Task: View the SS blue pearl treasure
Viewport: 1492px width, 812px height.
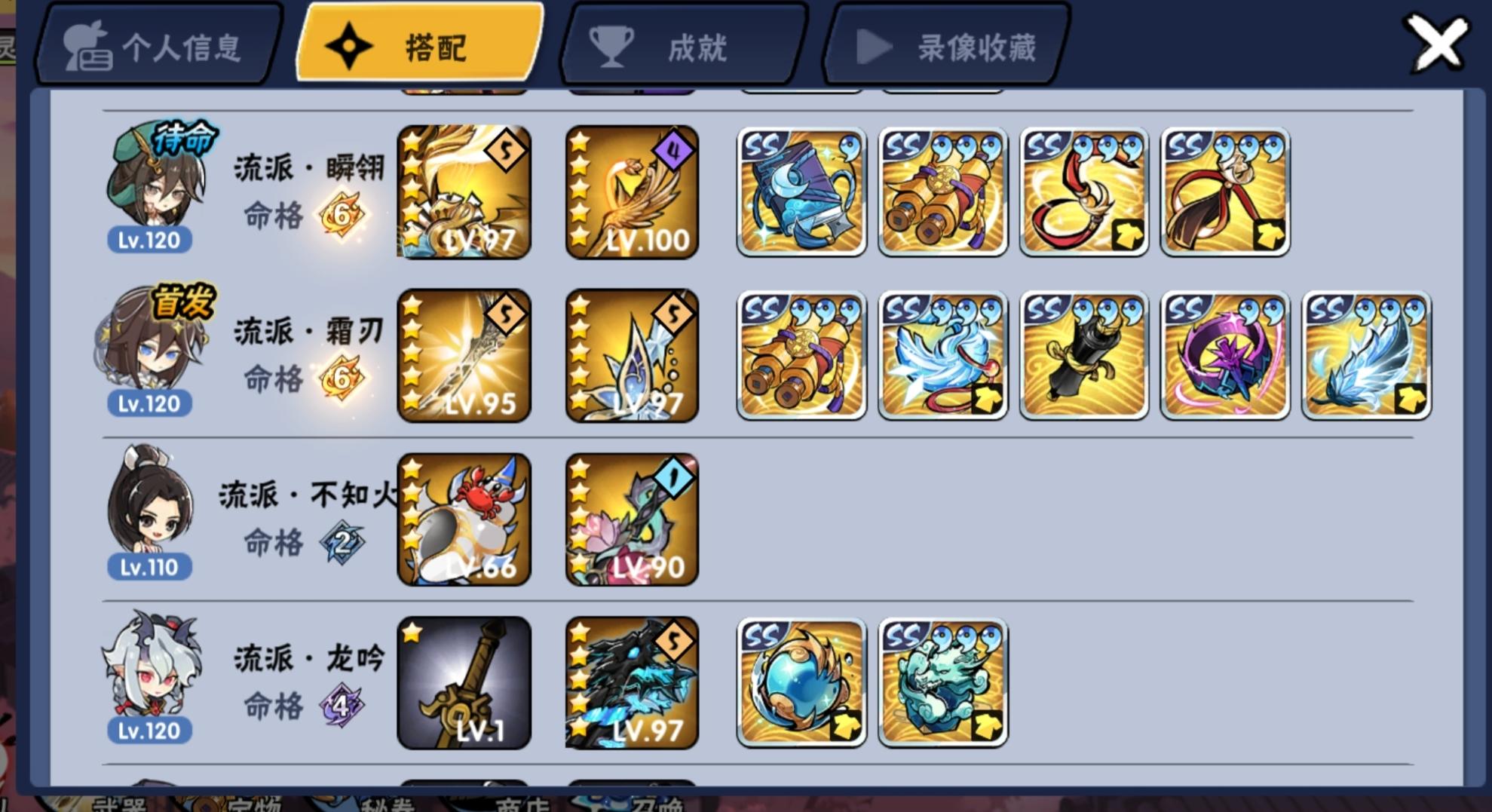Action: click(x=801, y=681)
